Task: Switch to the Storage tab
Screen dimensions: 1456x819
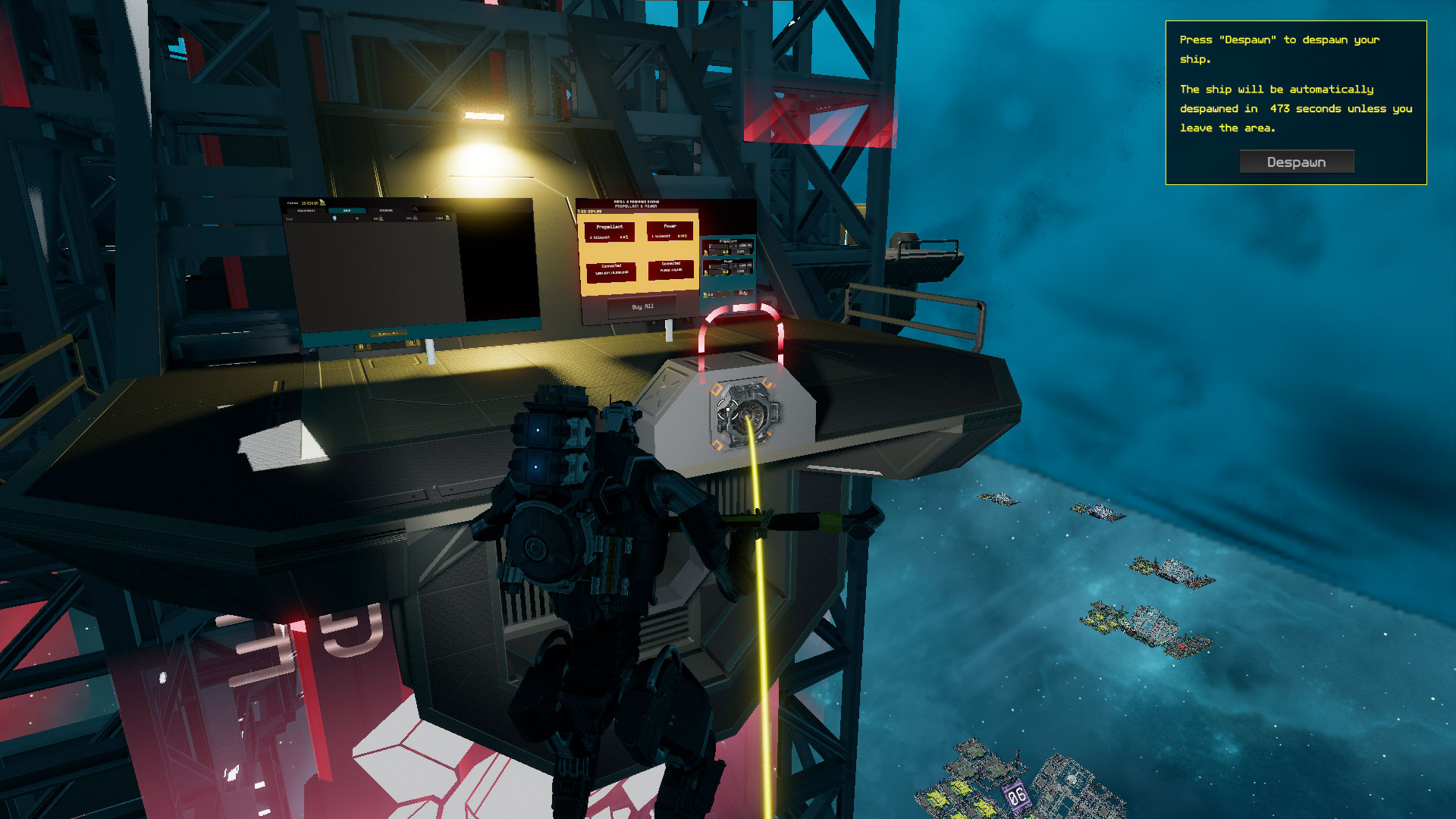Action: (x=386, y=210)
